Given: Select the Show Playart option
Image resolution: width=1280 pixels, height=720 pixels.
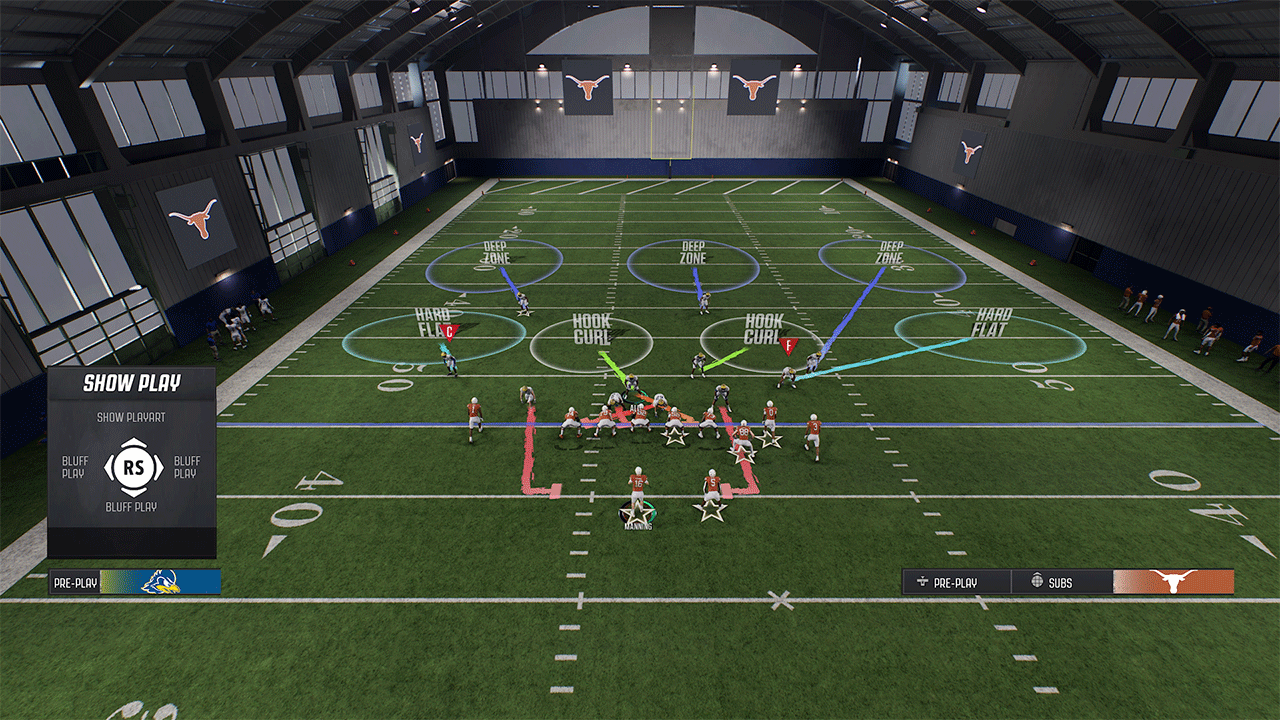Looking at the screenshot, I should (x=131, y=416).
